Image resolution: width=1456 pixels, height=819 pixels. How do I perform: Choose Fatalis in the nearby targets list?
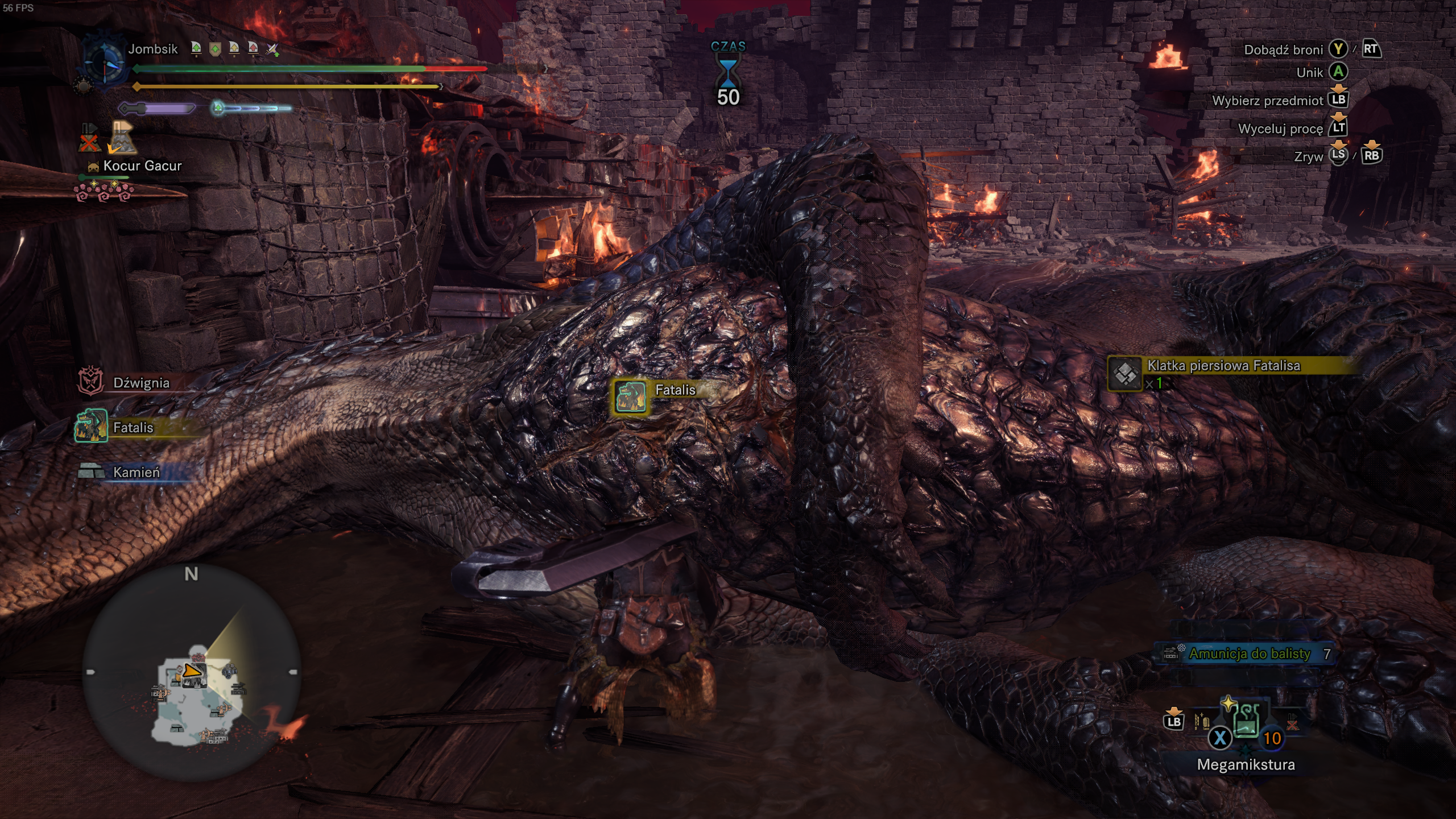click(133, 427)
